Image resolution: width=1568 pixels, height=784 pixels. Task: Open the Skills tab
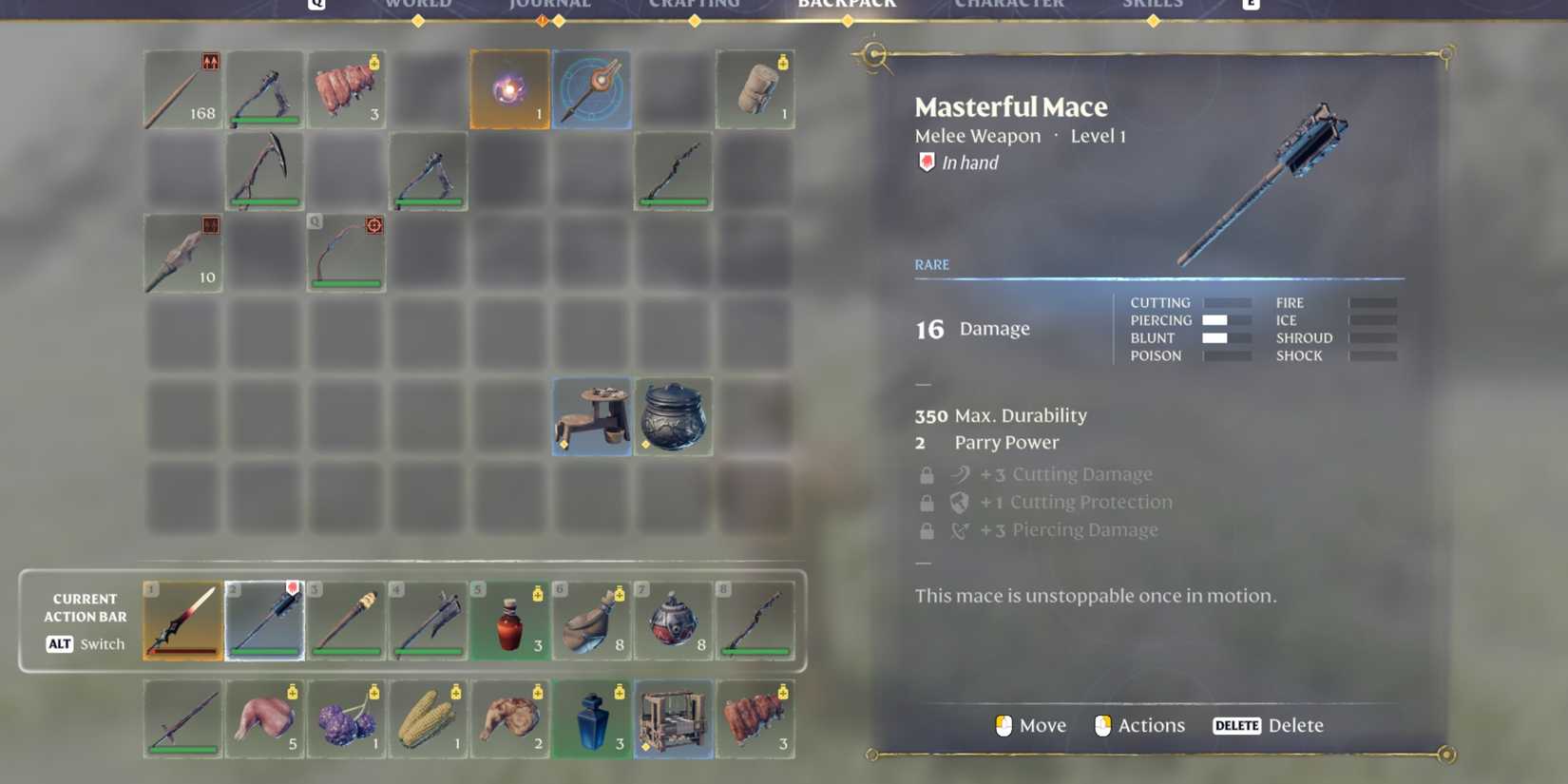point(1153,5)
